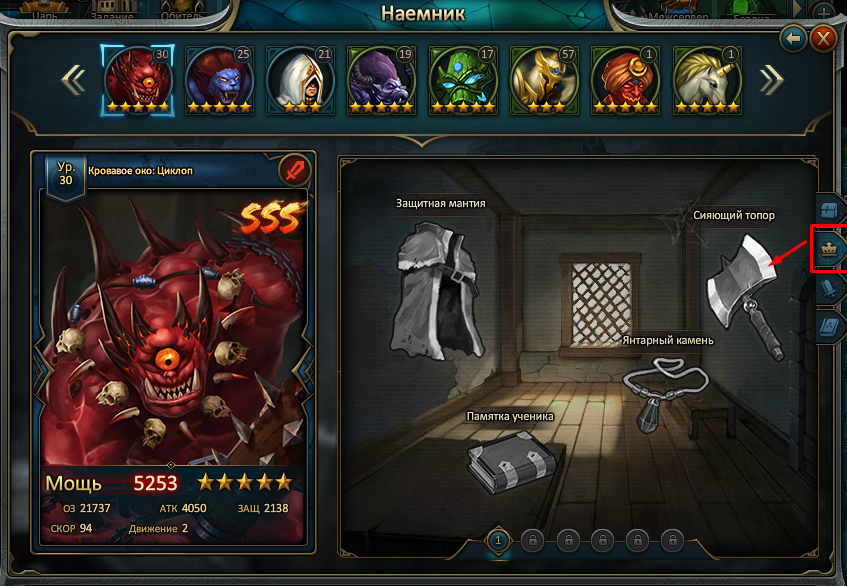
Task: Pick the purple horned hero portrait
Action: (x=381, y=78)
